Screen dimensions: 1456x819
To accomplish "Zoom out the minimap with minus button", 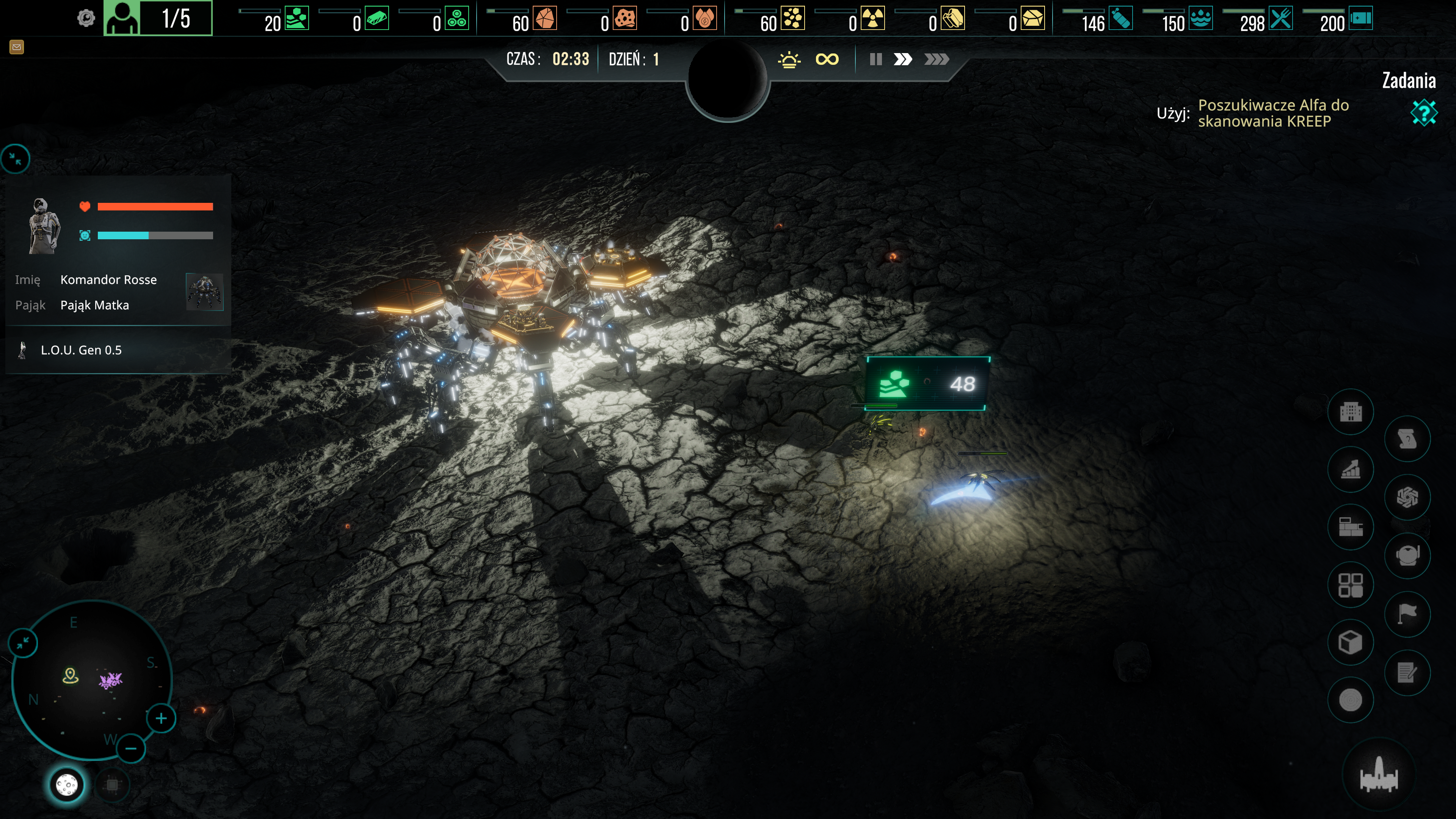I will click(x=130, y=749).
